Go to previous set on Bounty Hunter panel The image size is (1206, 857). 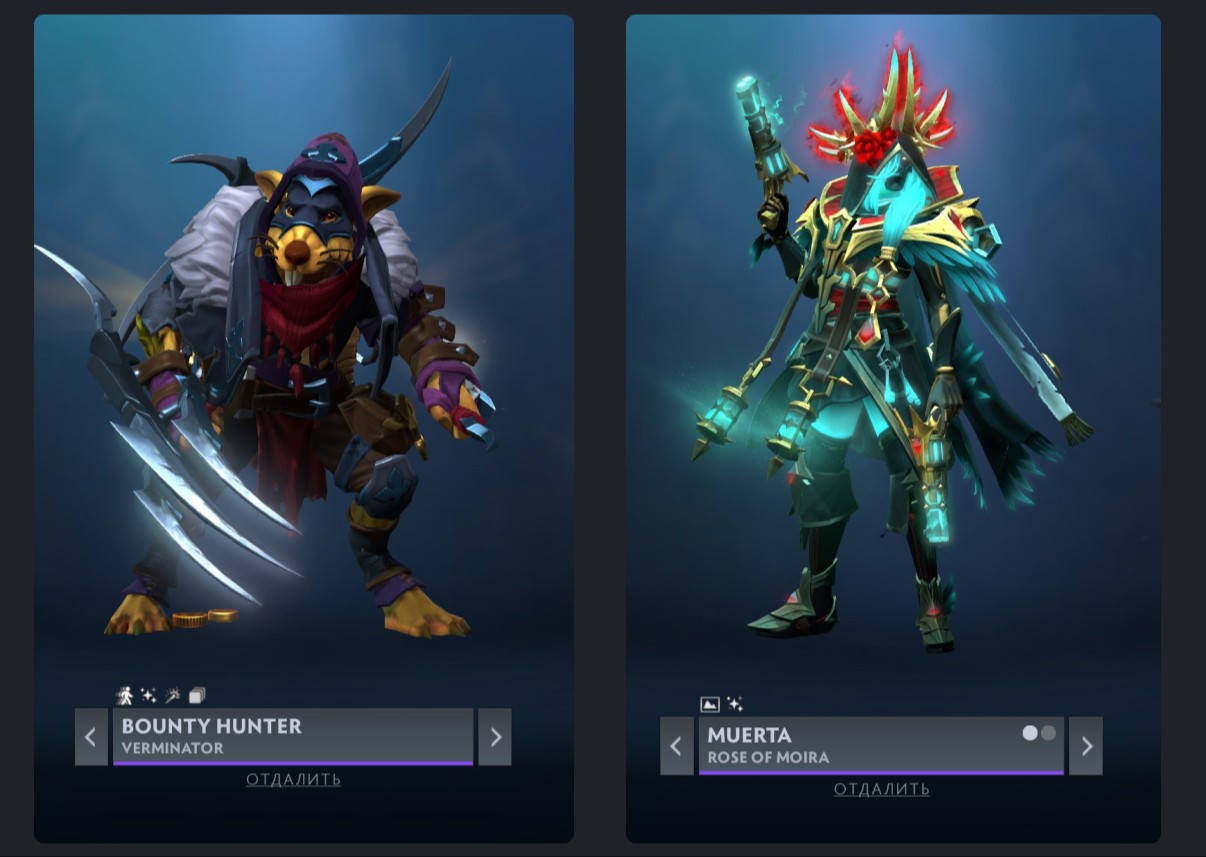click(x=91, y=737)
